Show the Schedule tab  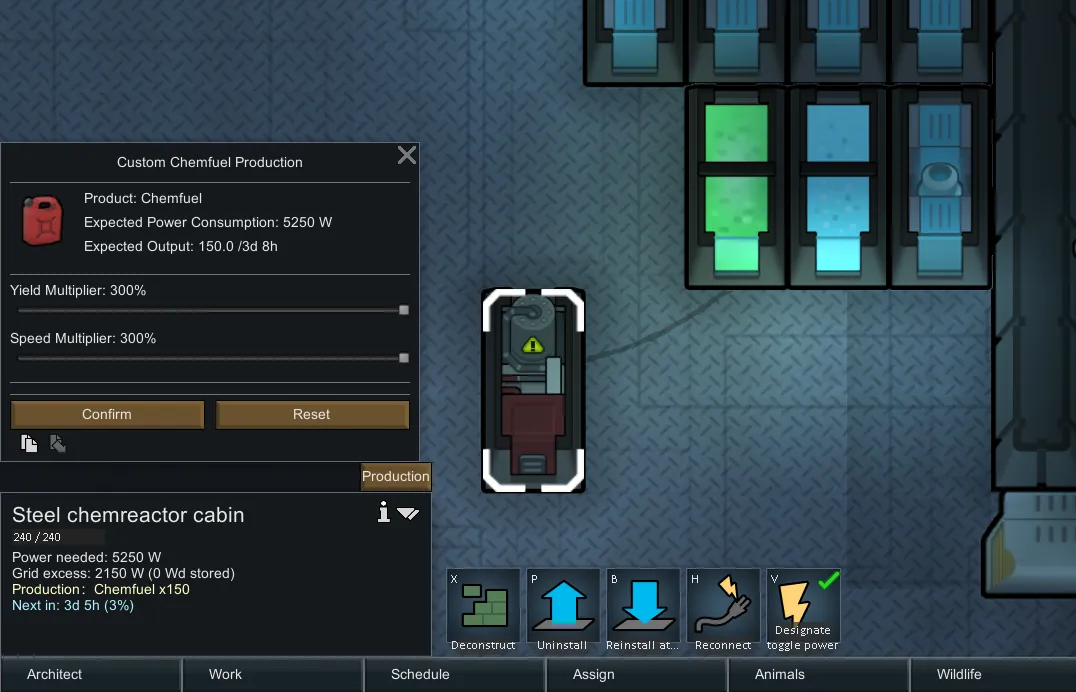pyautogui.click(x=420, y=674)
